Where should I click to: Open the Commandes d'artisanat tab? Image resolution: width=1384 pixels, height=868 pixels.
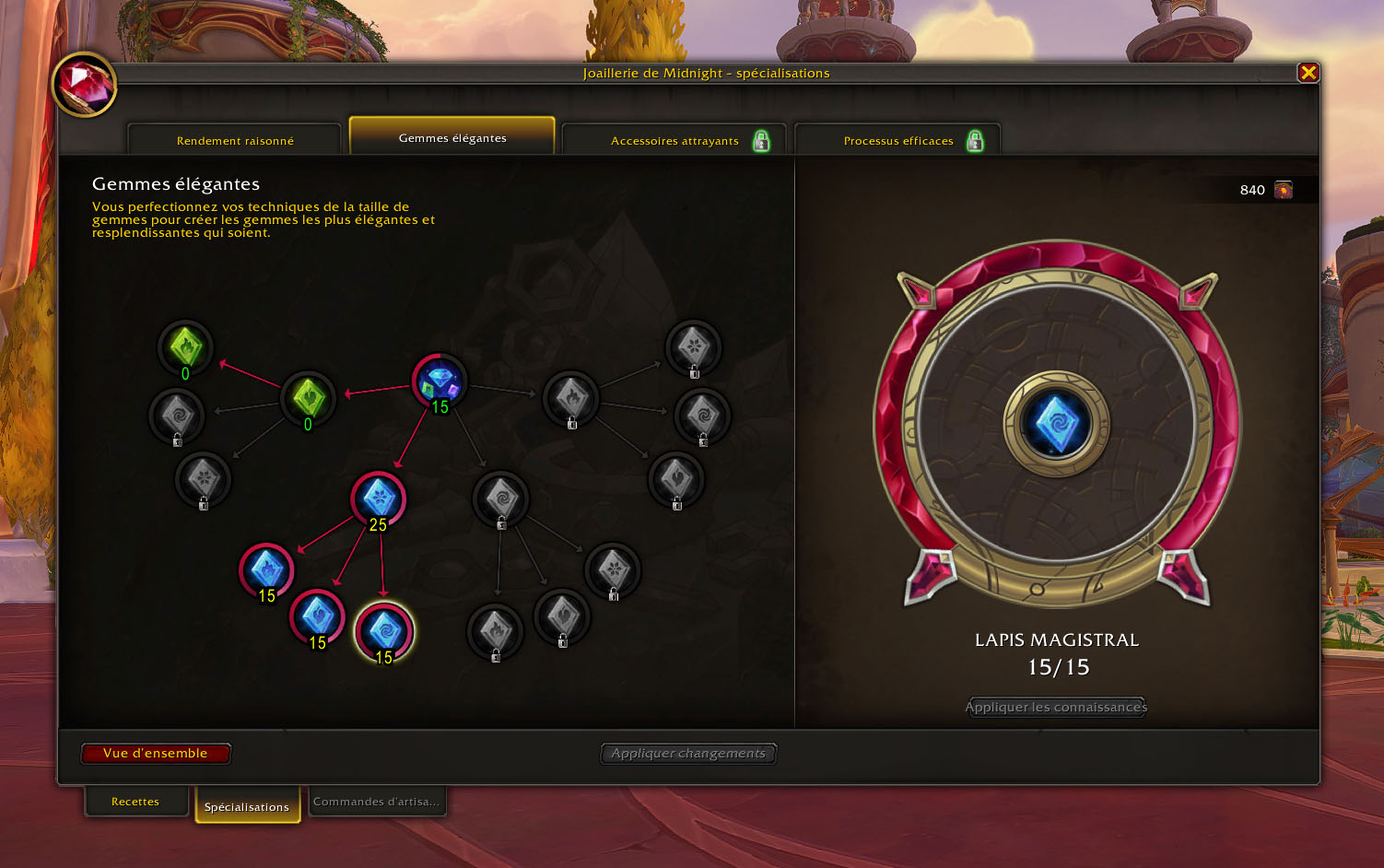[x=376, y=802]
